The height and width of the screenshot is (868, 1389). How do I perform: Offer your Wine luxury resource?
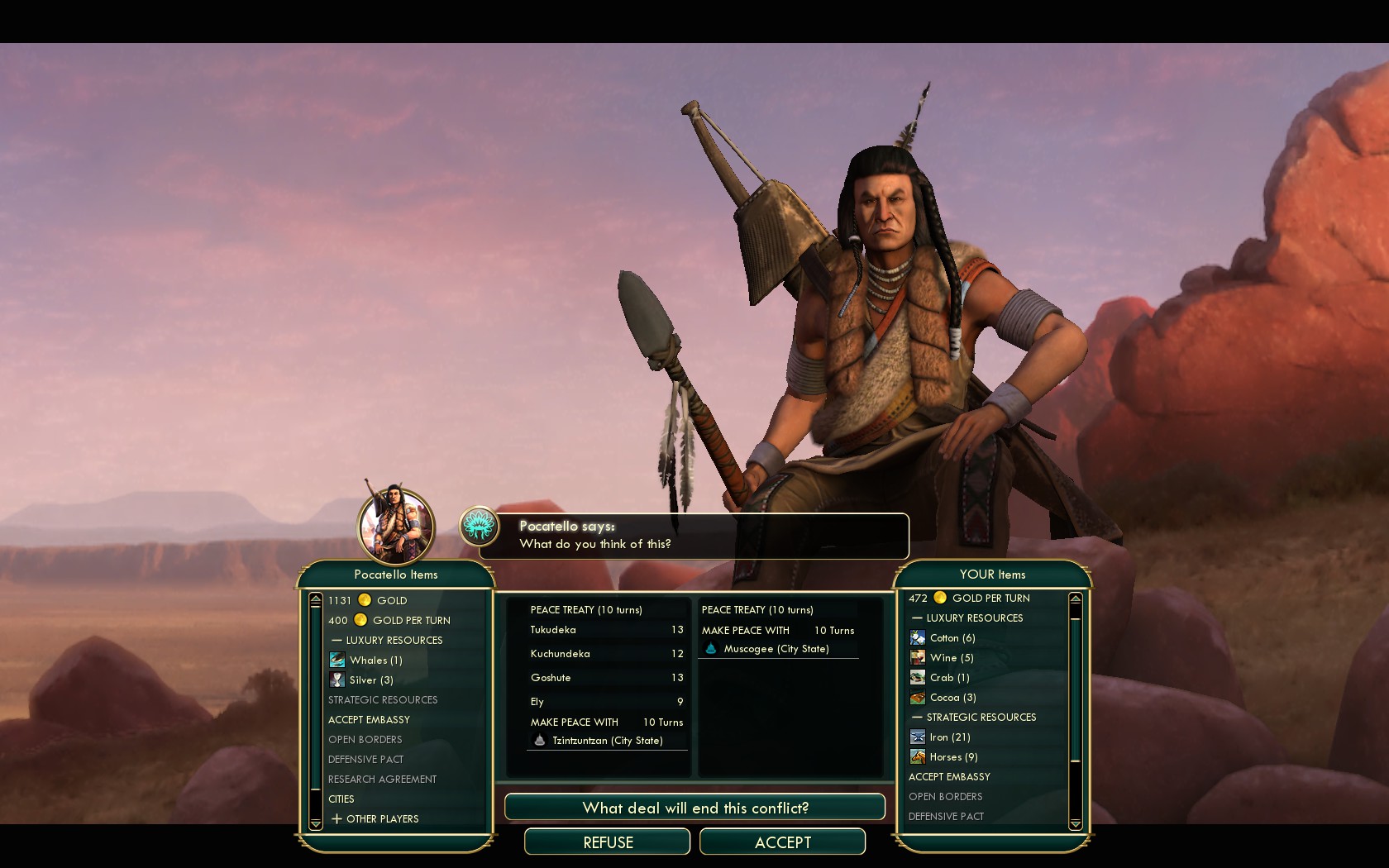tap(951, 657)
